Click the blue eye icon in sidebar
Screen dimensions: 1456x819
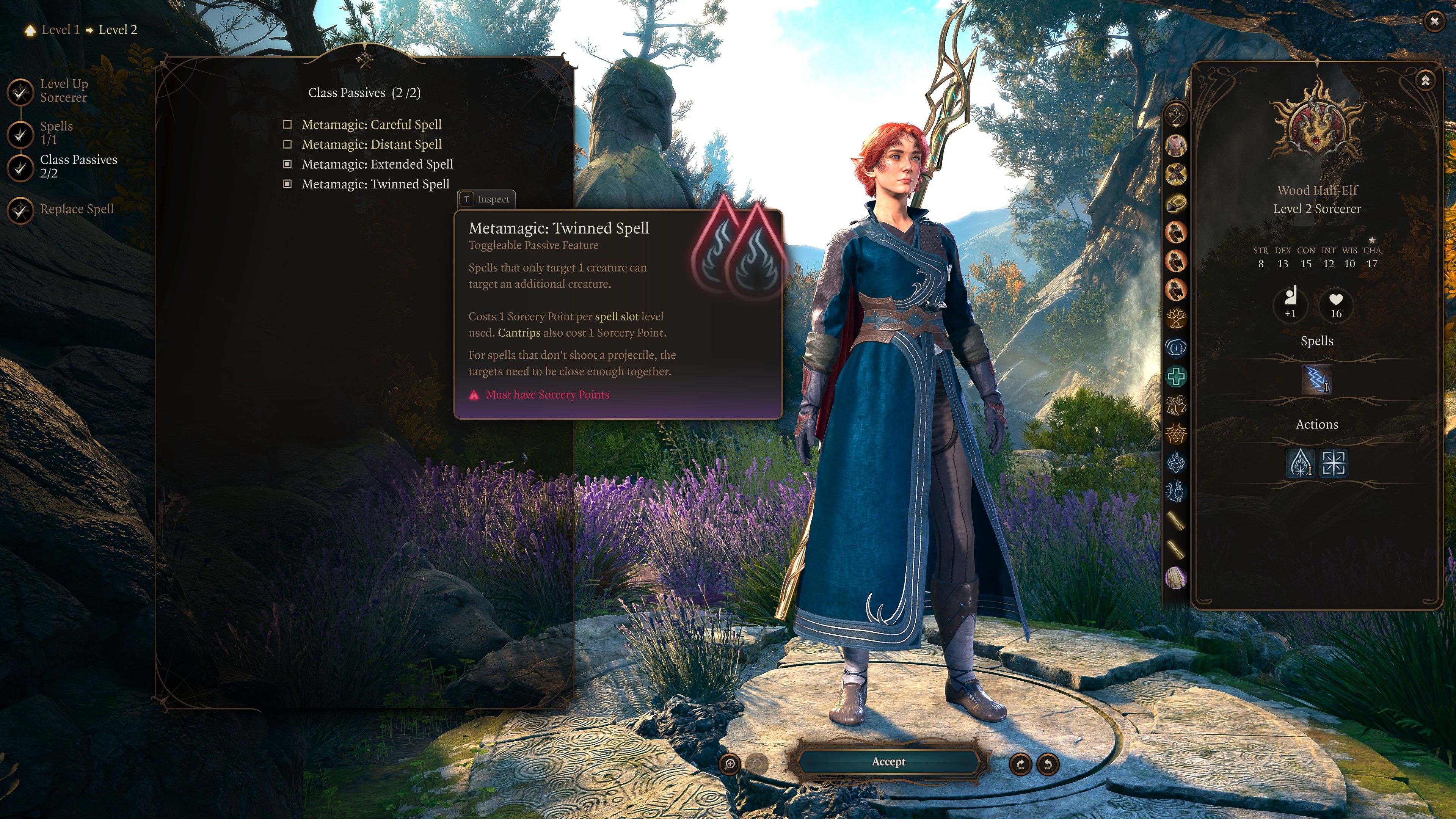[x=1176, y=348]
